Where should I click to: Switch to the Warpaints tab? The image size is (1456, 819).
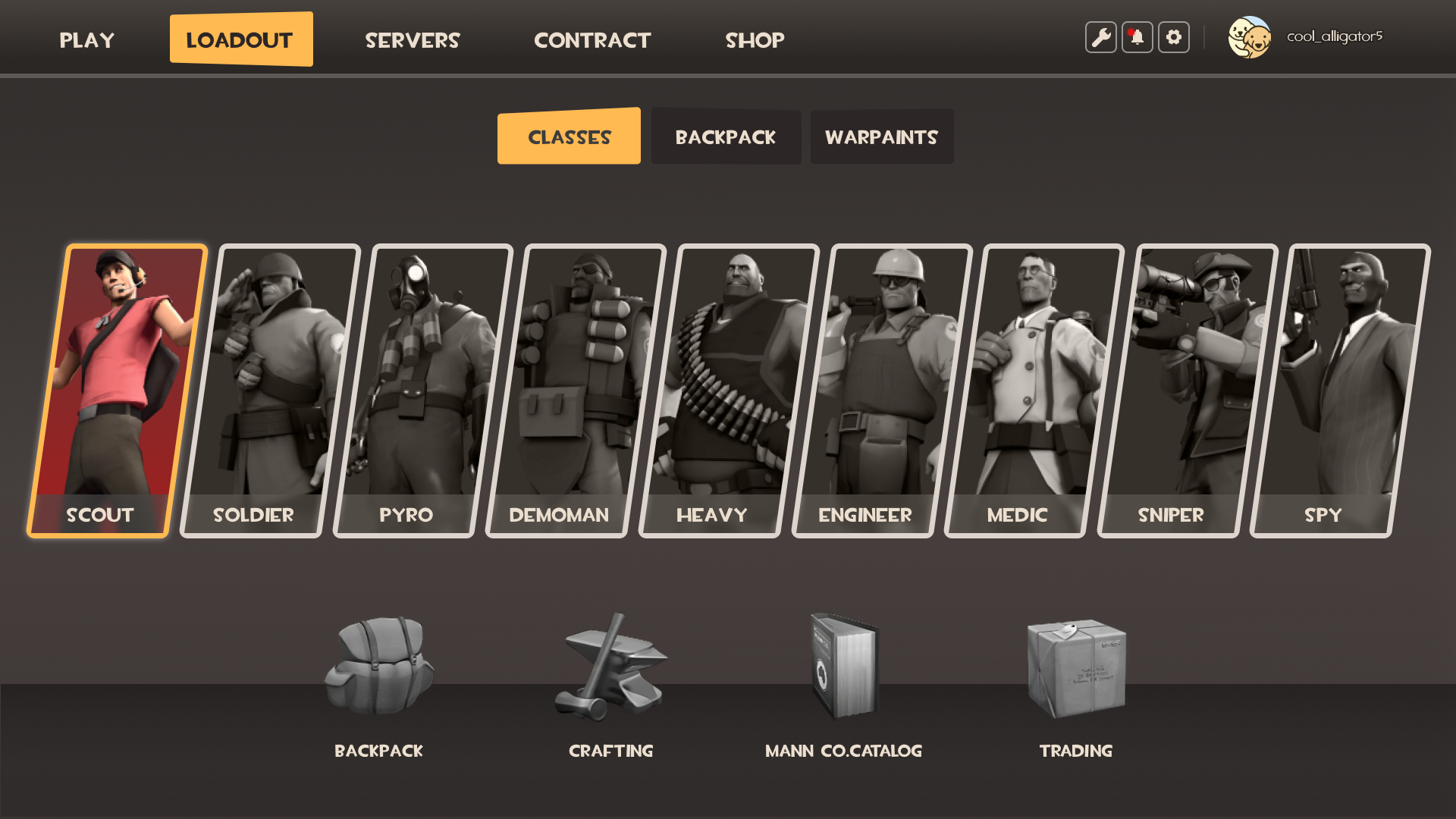click(x=882, y=136)
